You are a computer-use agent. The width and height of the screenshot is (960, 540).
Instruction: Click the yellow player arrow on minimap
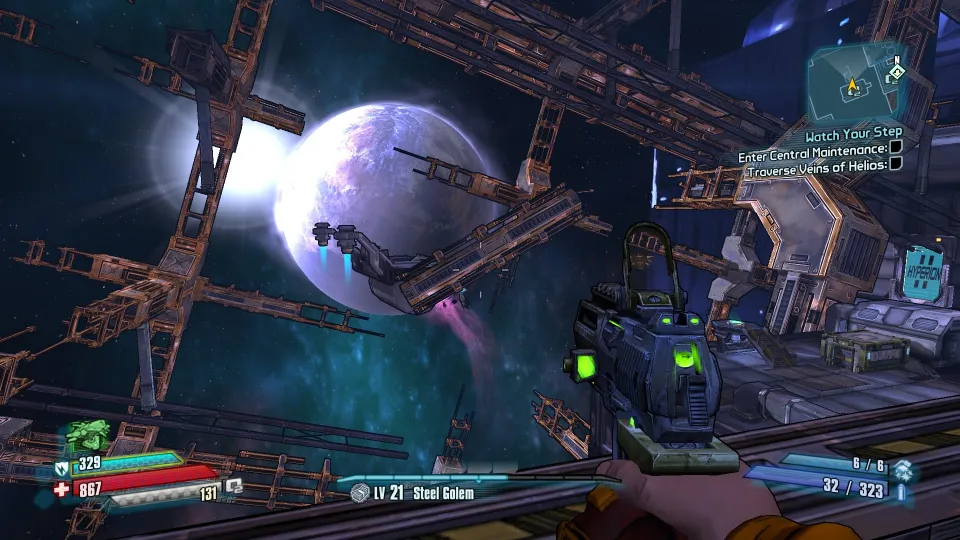tap(853, 86)
